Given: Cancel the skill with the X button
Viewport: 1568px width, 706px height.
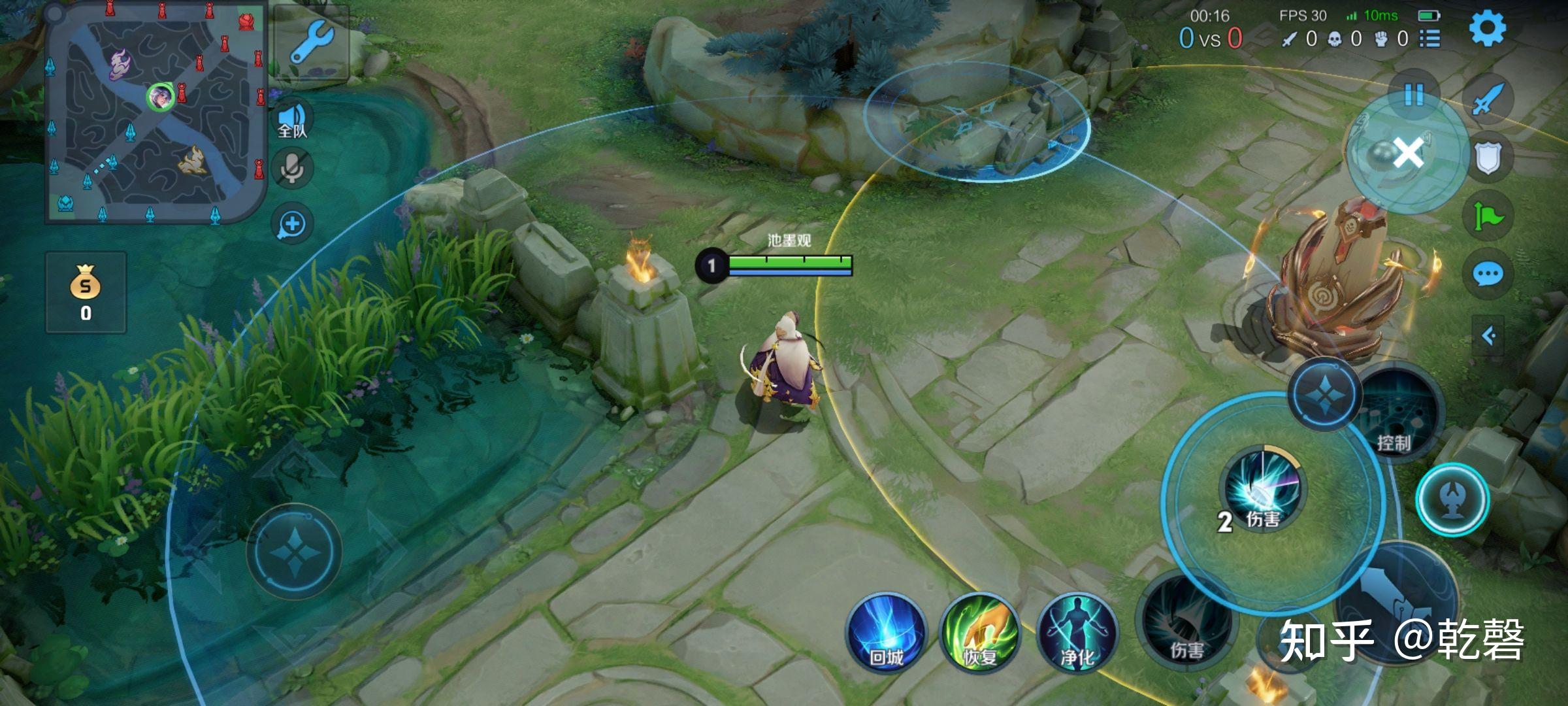Looking at the screenshot, I should (1408, 154).
